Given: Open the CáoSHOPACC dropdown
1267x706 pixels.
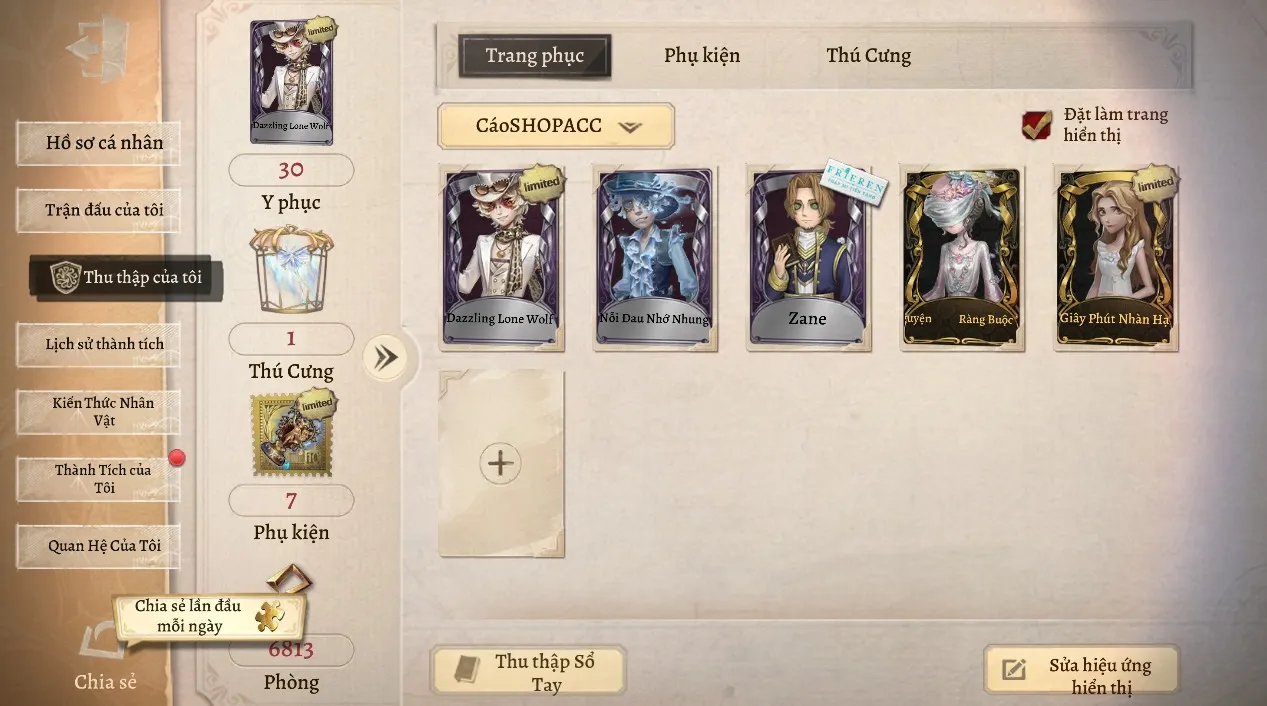Looking at the screenshot, I should pyautogui.click(x=556, y=126).
